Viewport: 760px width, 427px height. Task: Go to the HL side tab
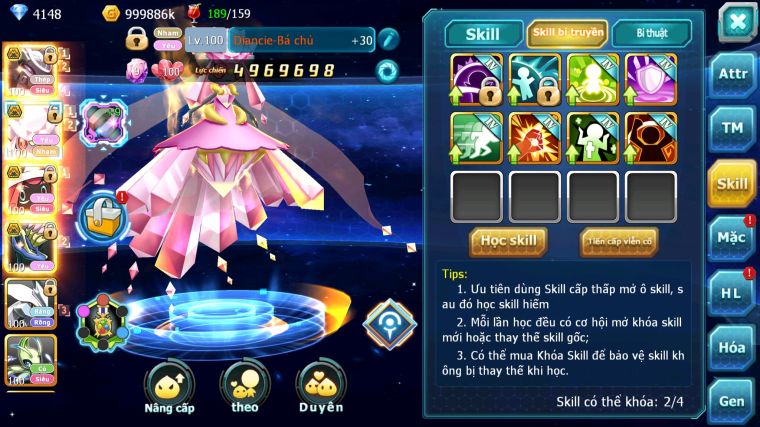pos(732,292)
